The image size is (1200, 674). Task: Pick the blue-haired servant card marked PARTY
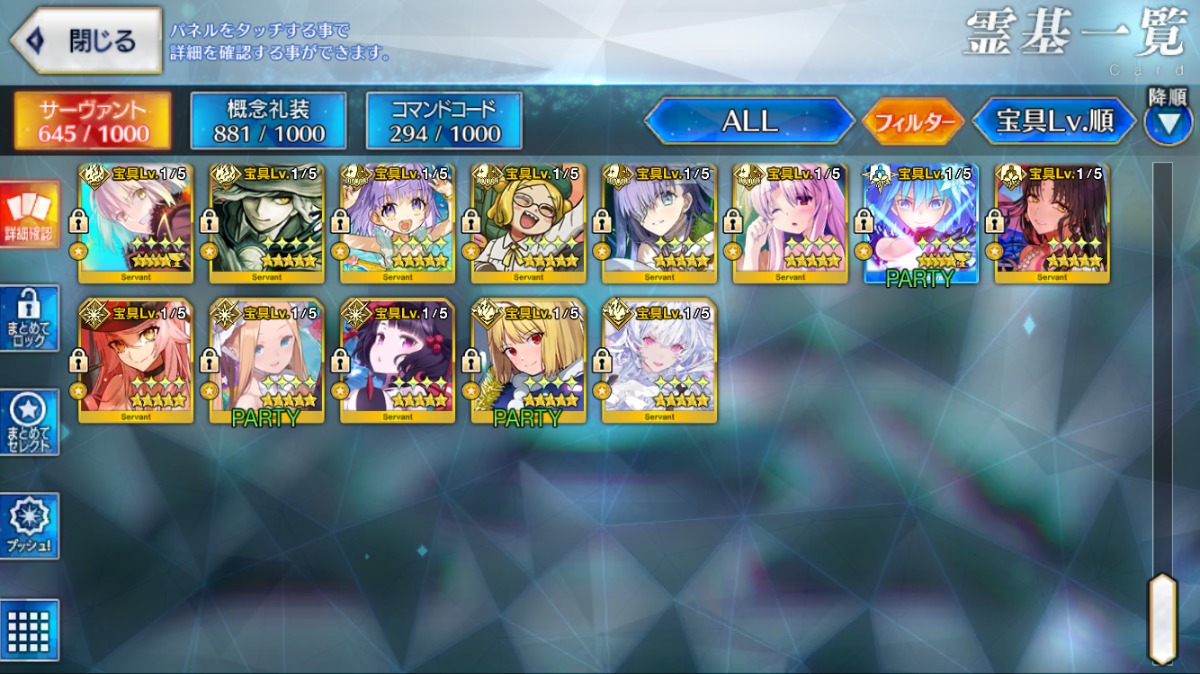[920, 224]
